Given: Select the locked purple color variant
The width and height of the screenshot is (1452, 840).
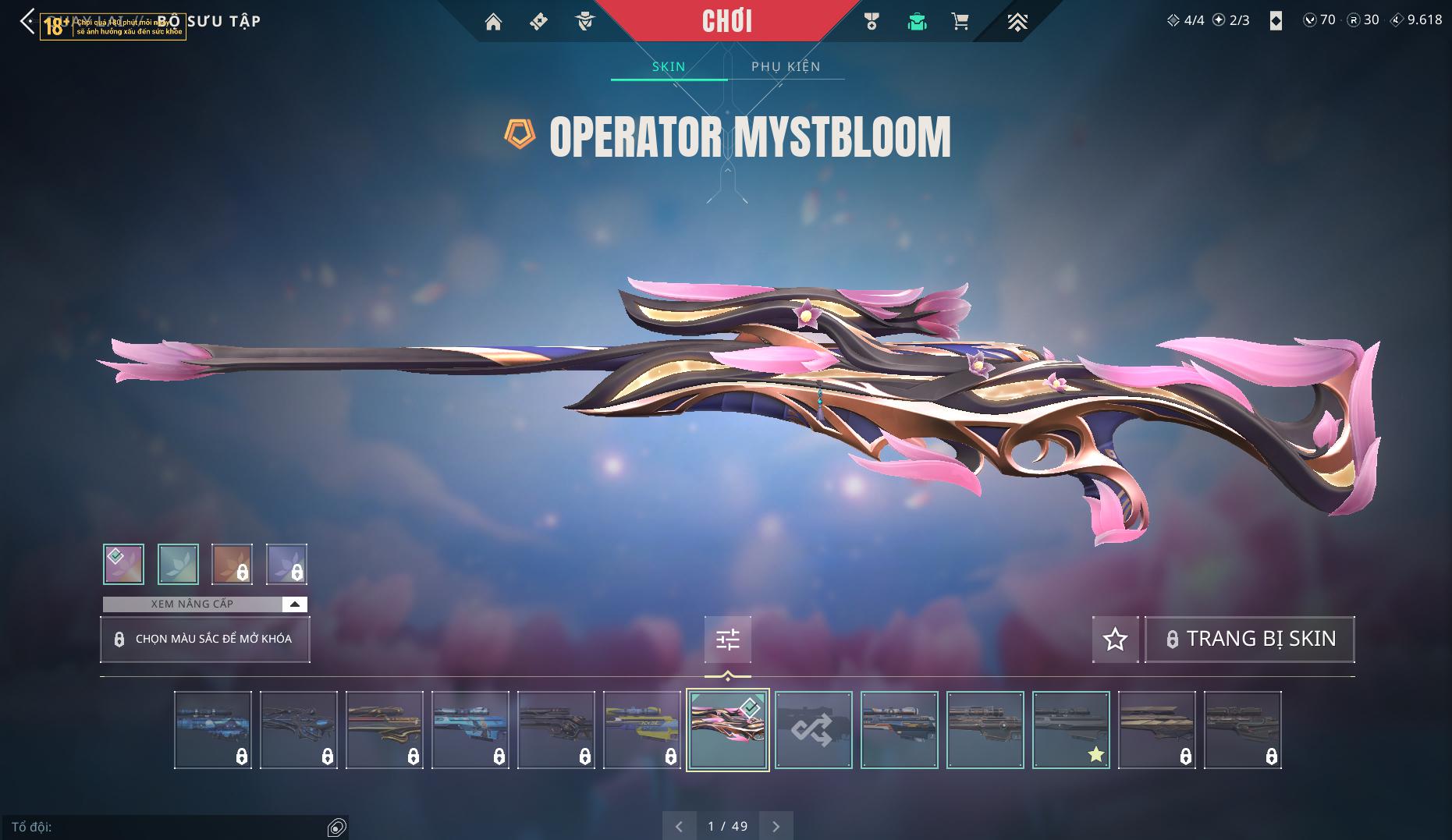Looking at the screenshot, I should [286, 564].
